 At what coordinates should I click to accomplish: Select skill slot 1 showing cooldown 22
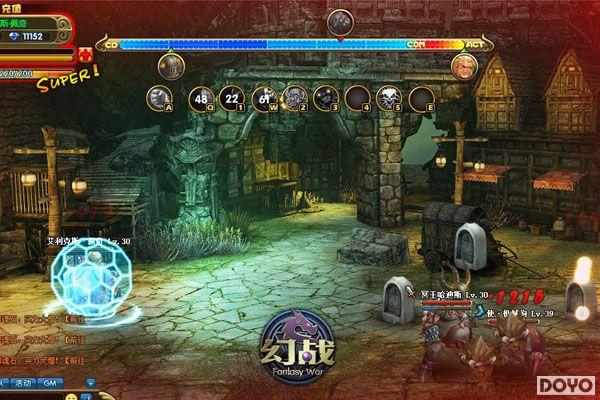[x=234, y=97]
